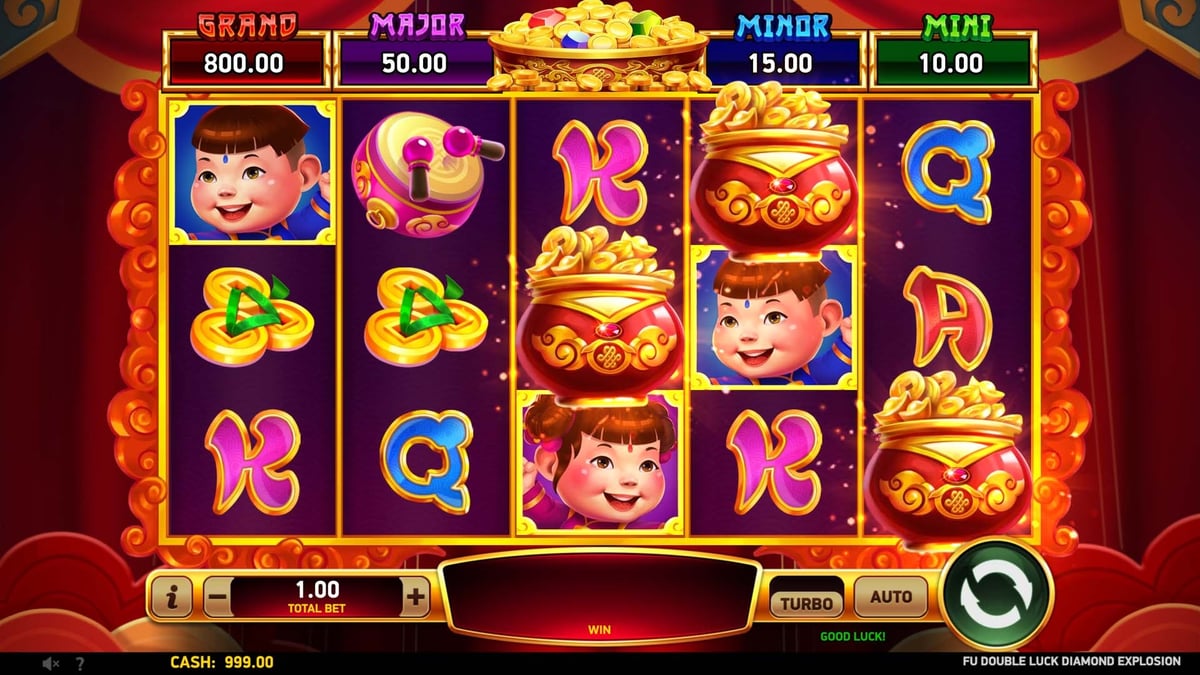Open help via the question mark icon

click(80, 663)
